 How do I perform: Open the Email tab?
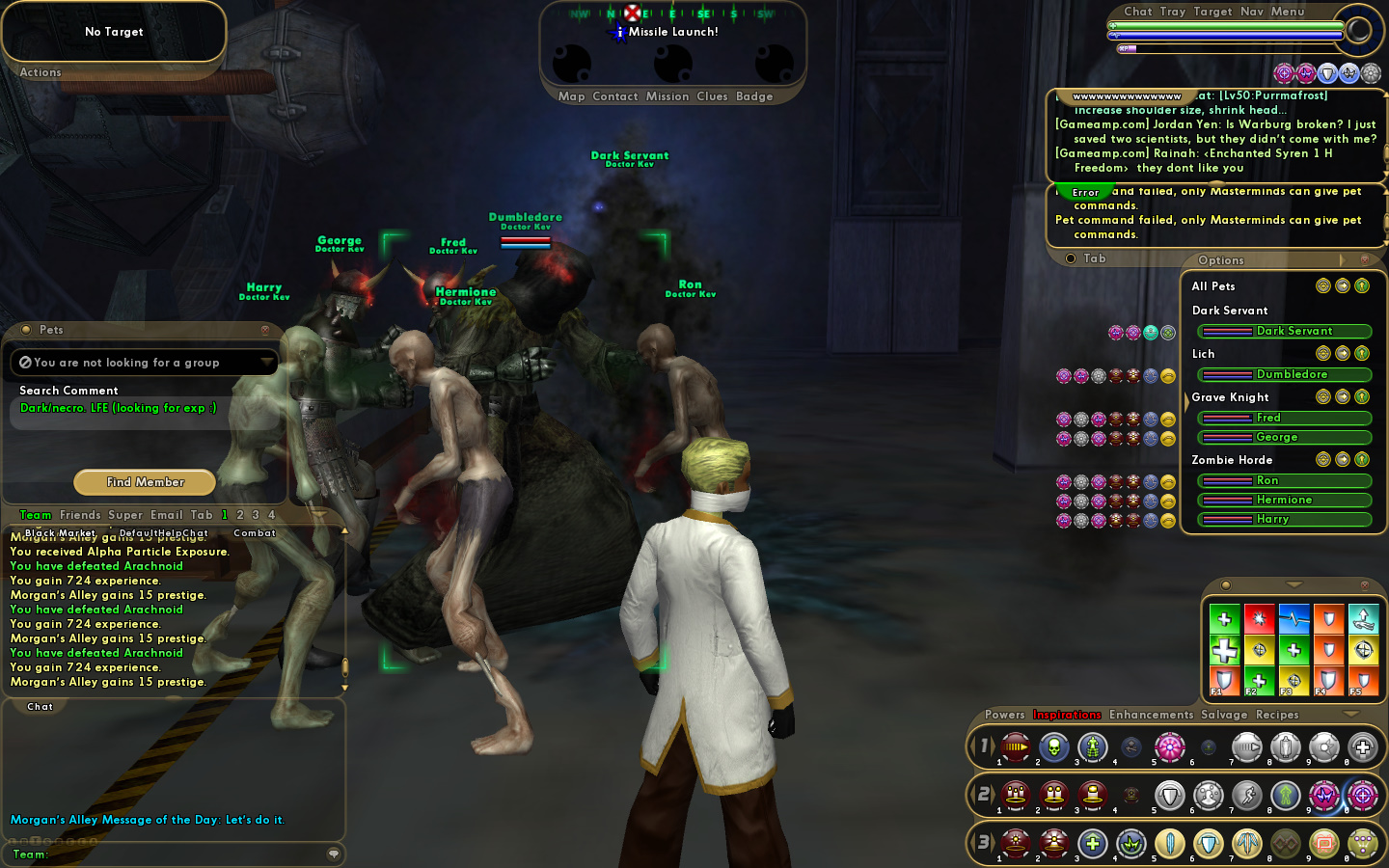pos(167,515)
